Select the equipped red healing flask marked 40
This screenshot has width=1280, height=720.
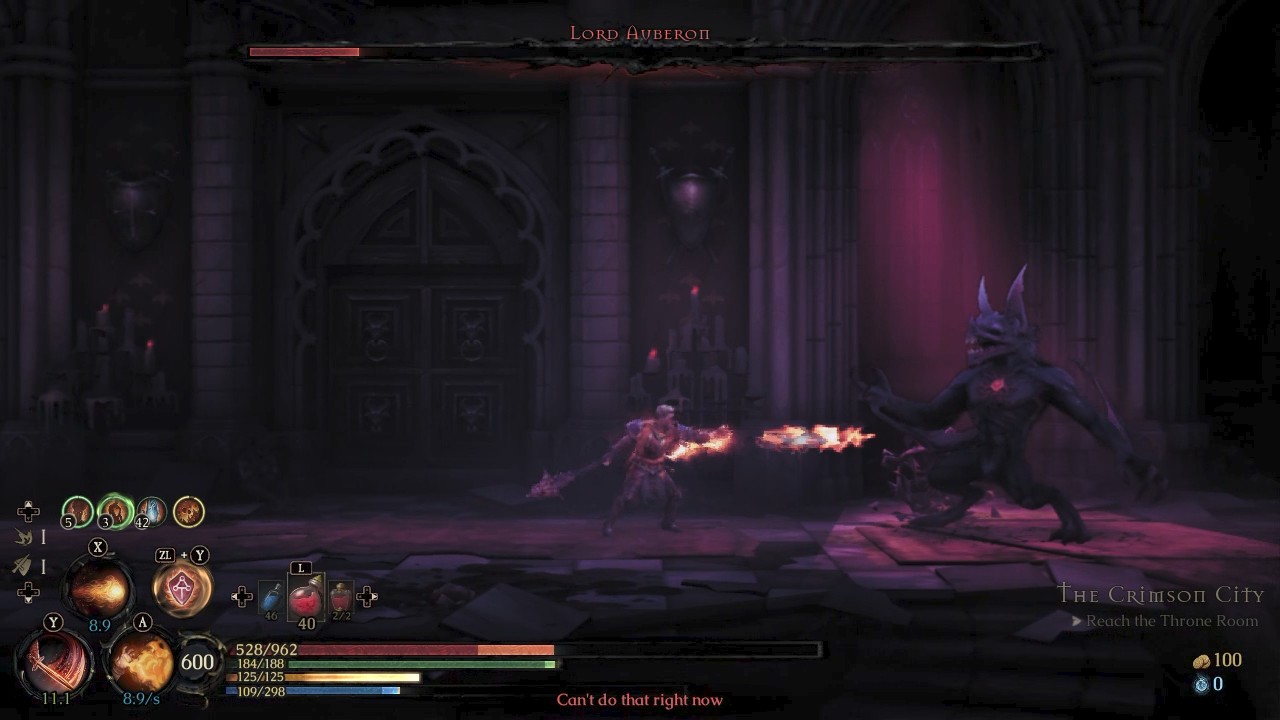tap(303, 597)
